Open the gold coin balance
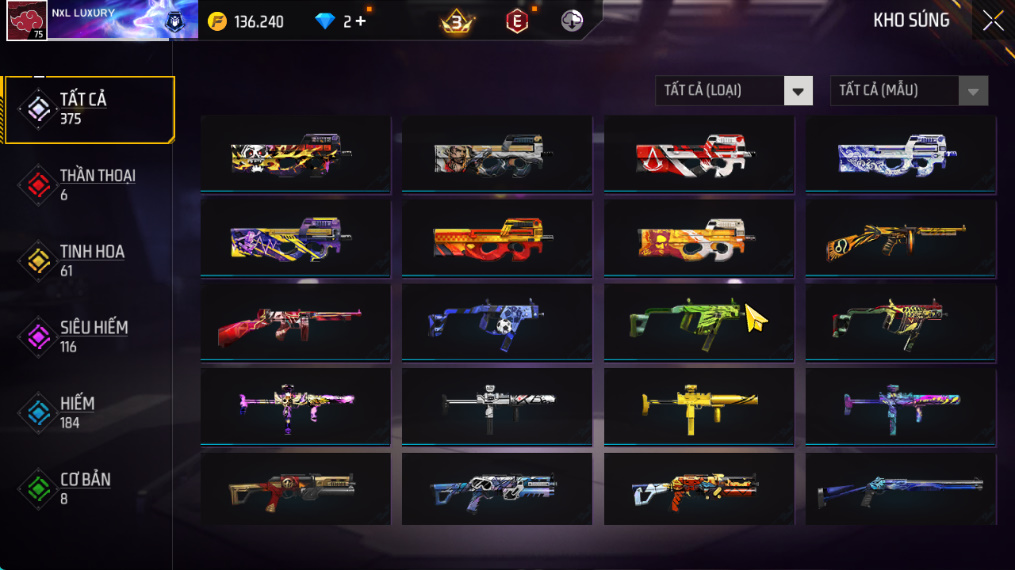 pyautogui.click(x=246, y=21)
